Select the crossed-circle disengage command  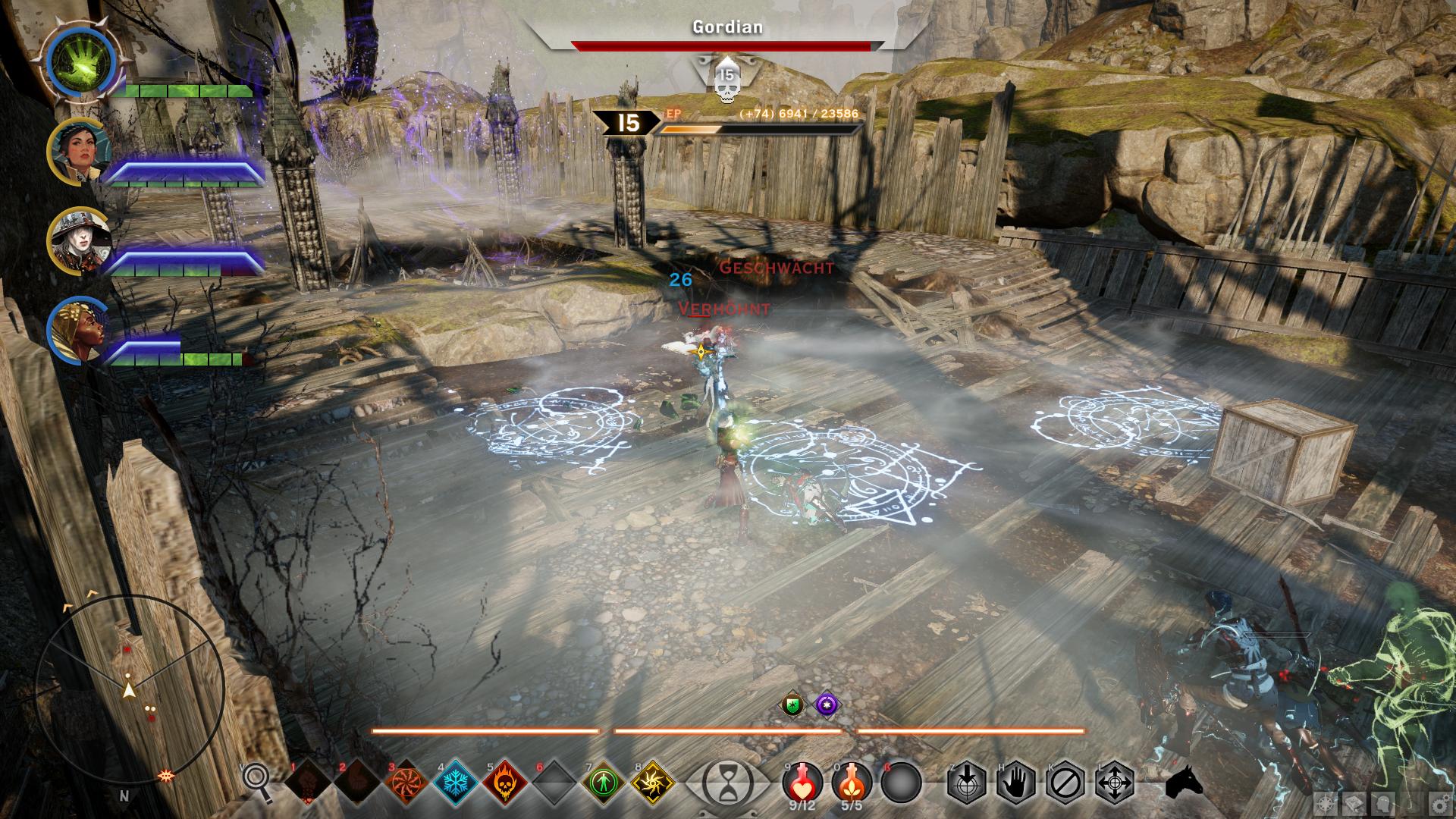point(1066,782)
